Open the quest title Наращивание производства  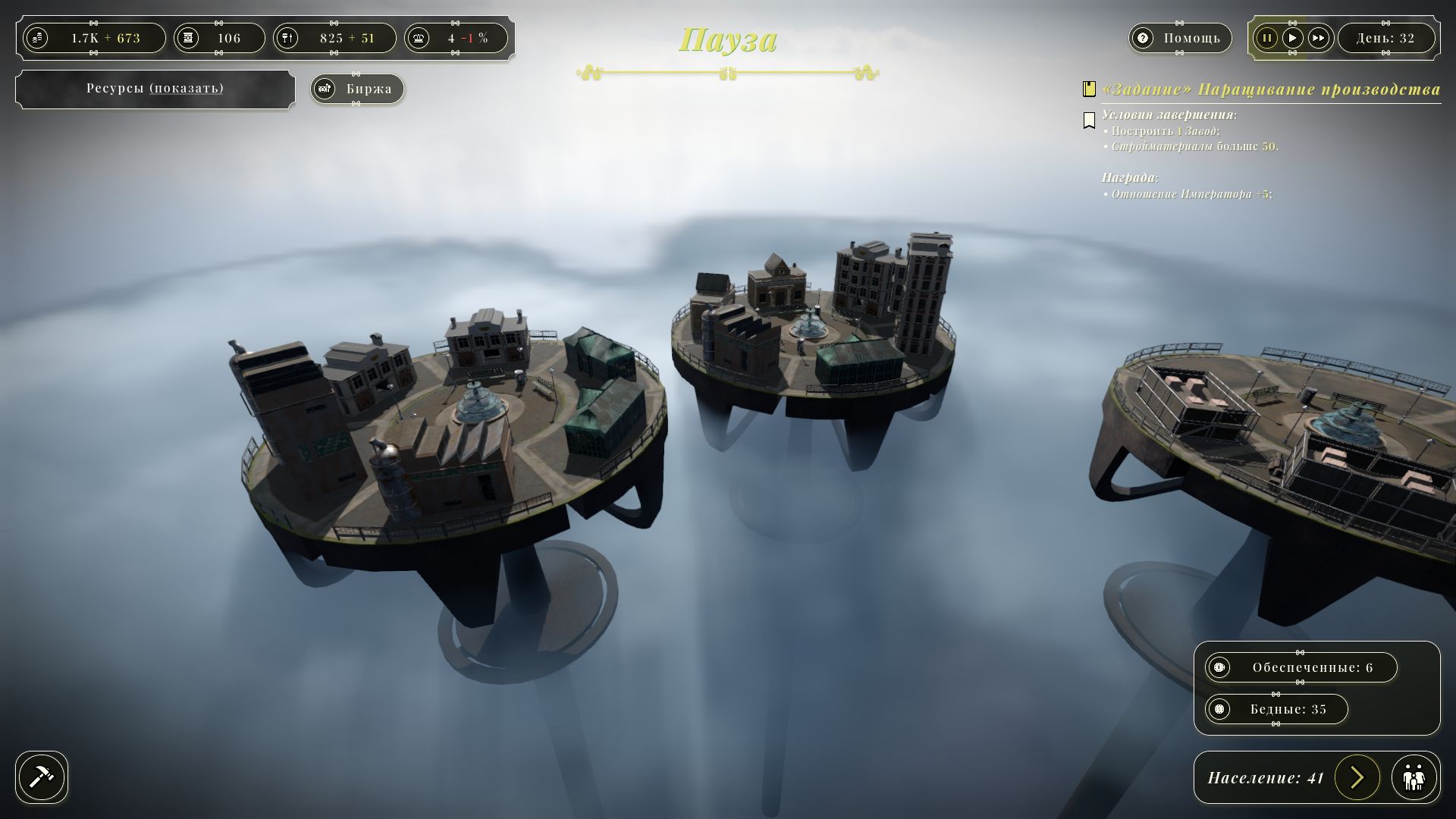coord(1271,89)
